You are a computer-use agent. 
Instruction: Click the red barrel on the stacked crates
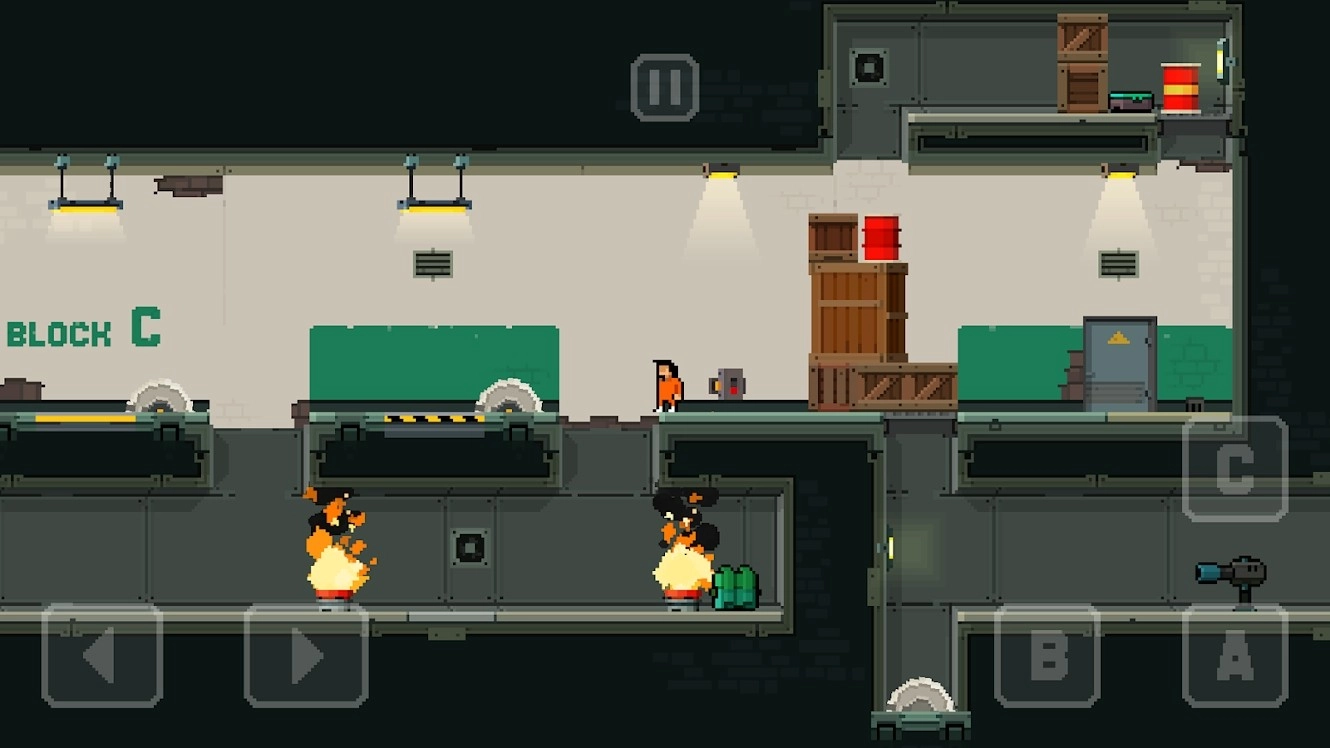coord(884,238)
